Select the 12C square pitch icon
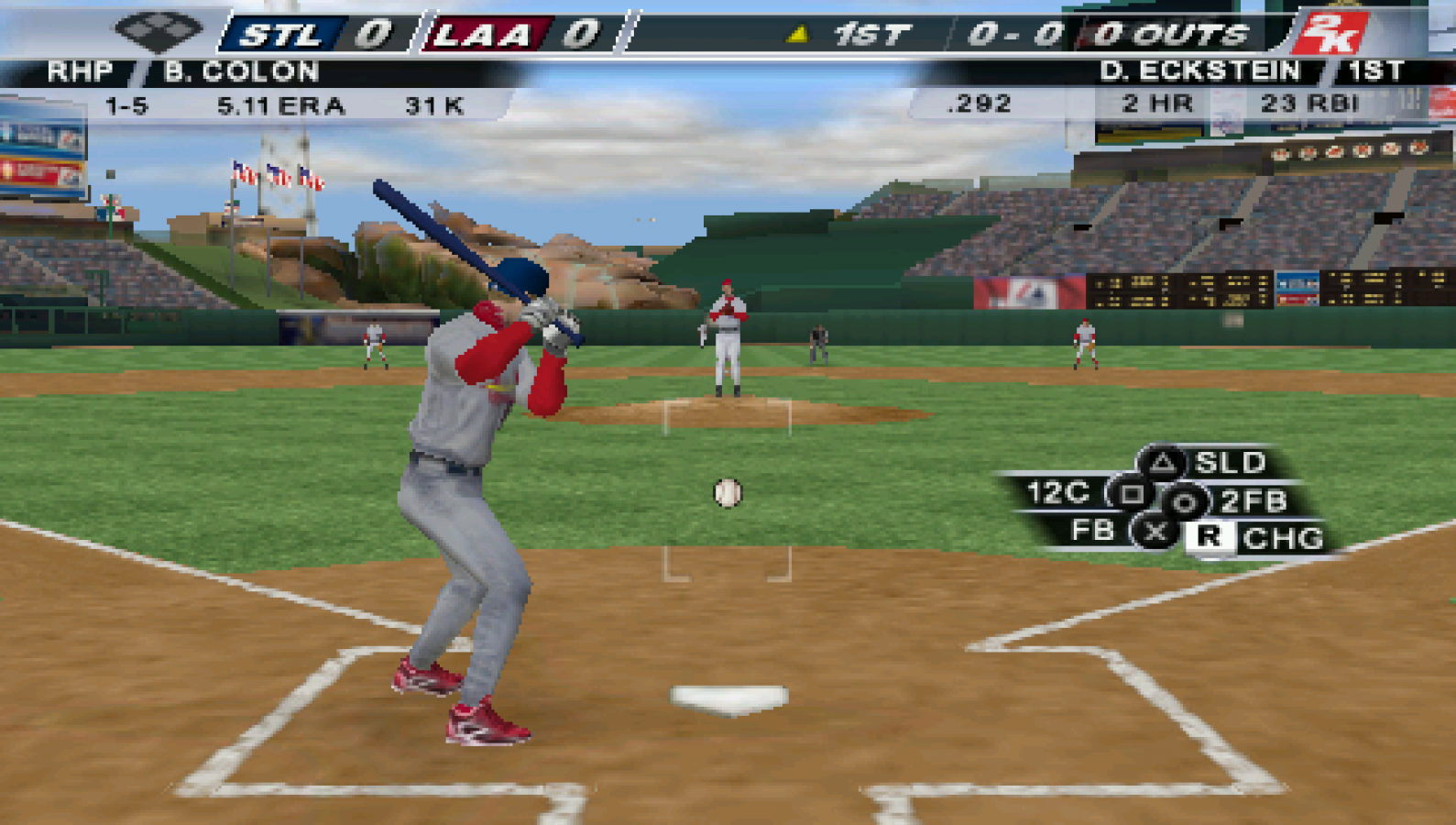The height and width of the screenshot is (825, 1456). [1131, 492]
